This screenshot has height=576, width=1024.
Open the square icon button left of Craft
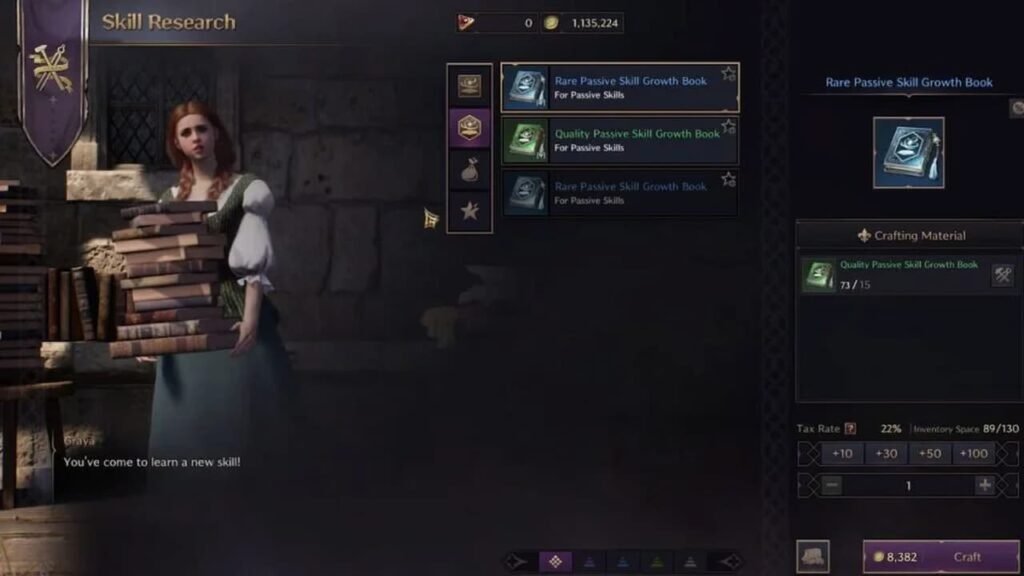(x=812, y=557)
